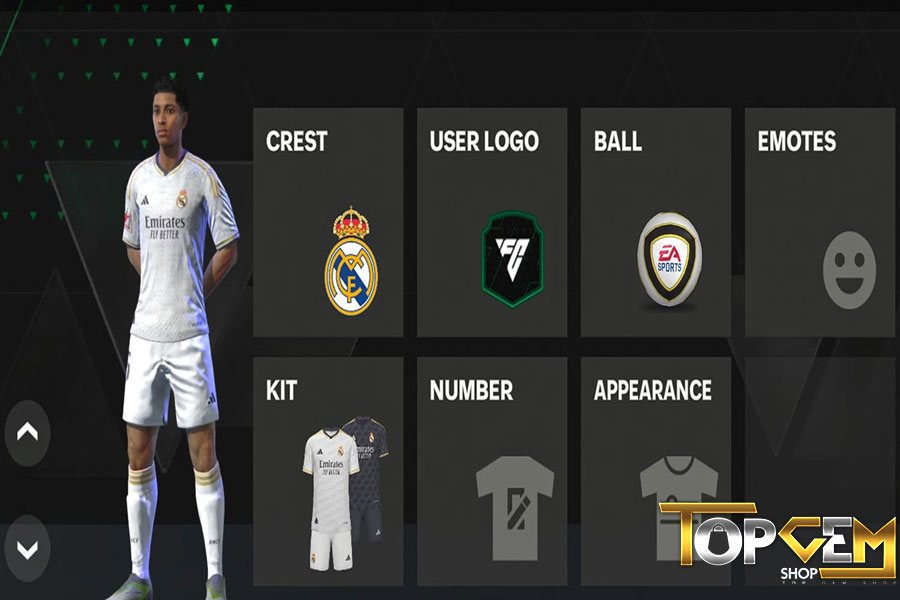Click the down arrow button
Viewport: 900px width, 600px height.
point(27,548)
